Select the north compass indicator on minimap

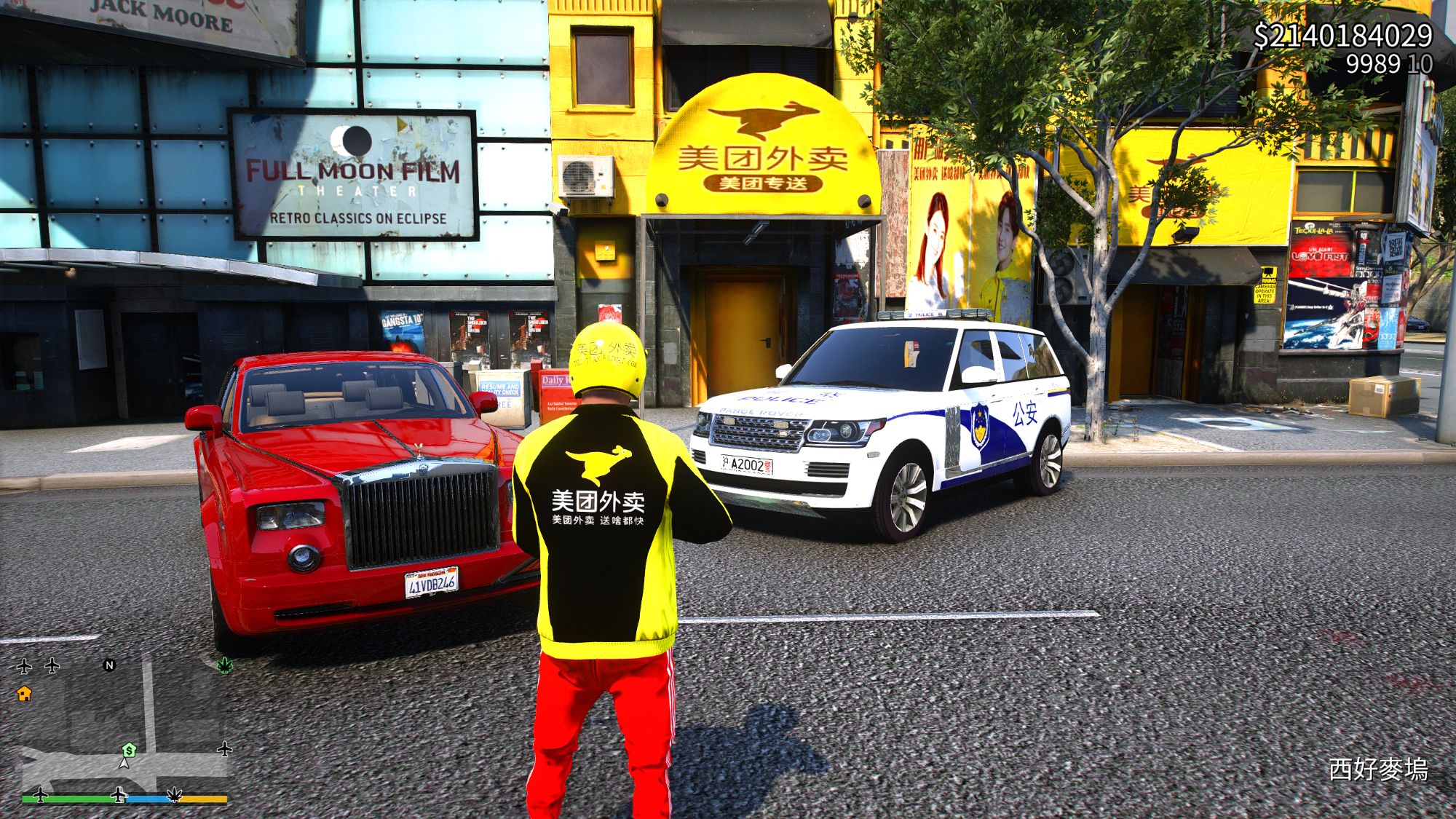(109, 665)
